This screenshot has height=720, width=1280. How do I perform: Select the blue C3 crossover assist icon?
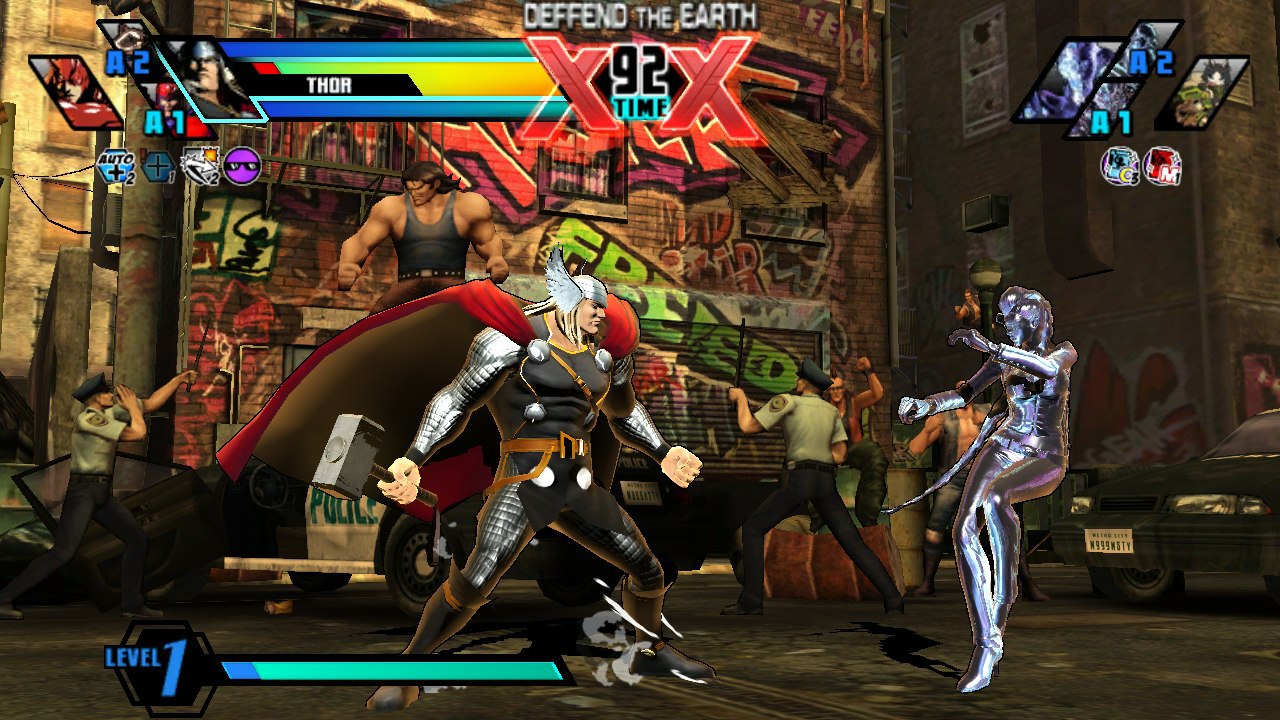[1120, 165]
